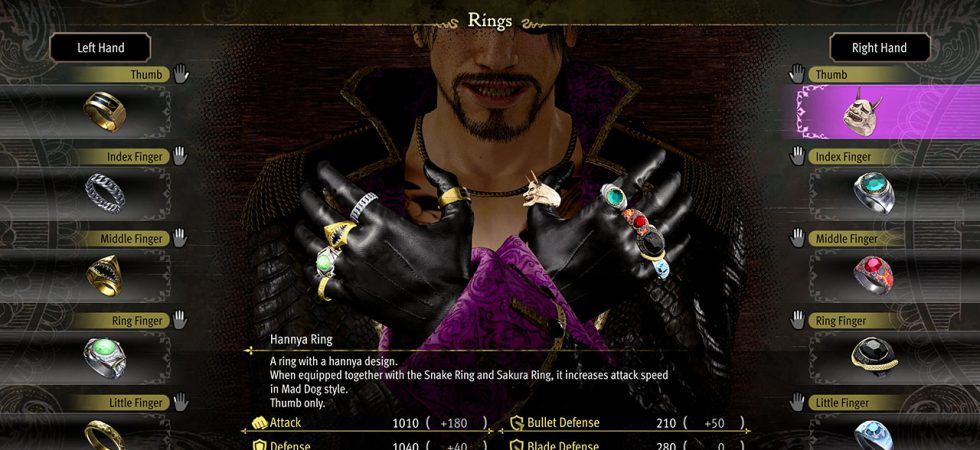Choose the left little finger gold band

coord(102,434)
